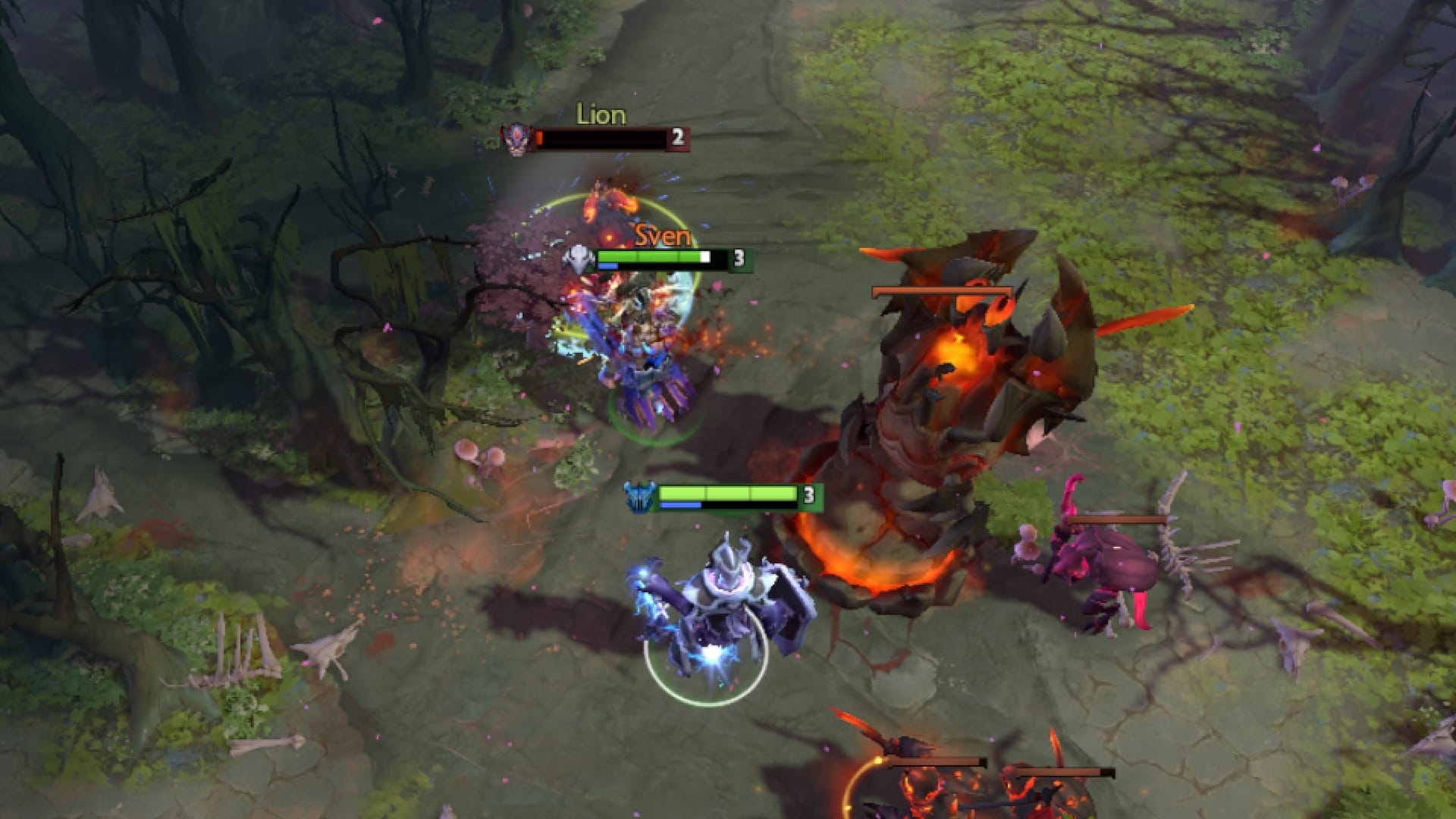Click Sven's name label
This screenshot has height=819, width=1456.
click(x=661, y=237)
